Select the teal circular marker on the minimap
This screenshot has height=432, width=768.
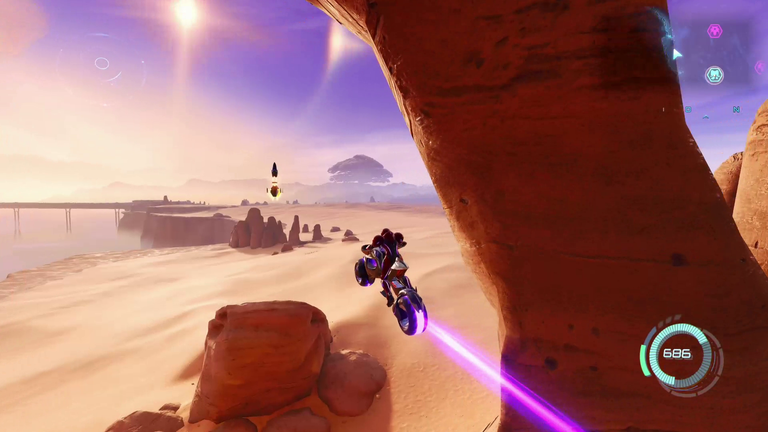point(714,75)
